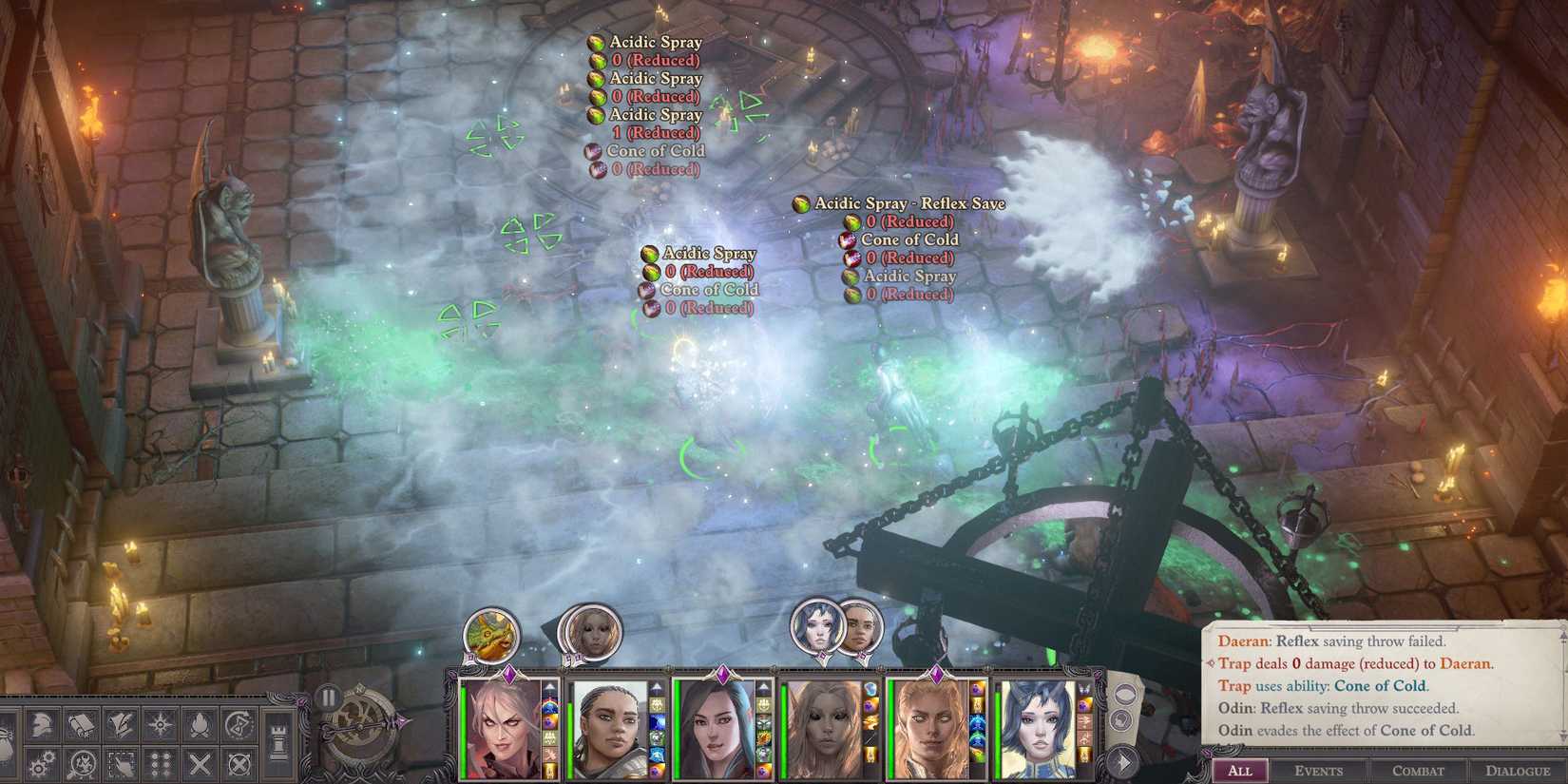This screenshot has width=1568, height=784.
Task: Switch to the Events log tab
Action: 1319,772
